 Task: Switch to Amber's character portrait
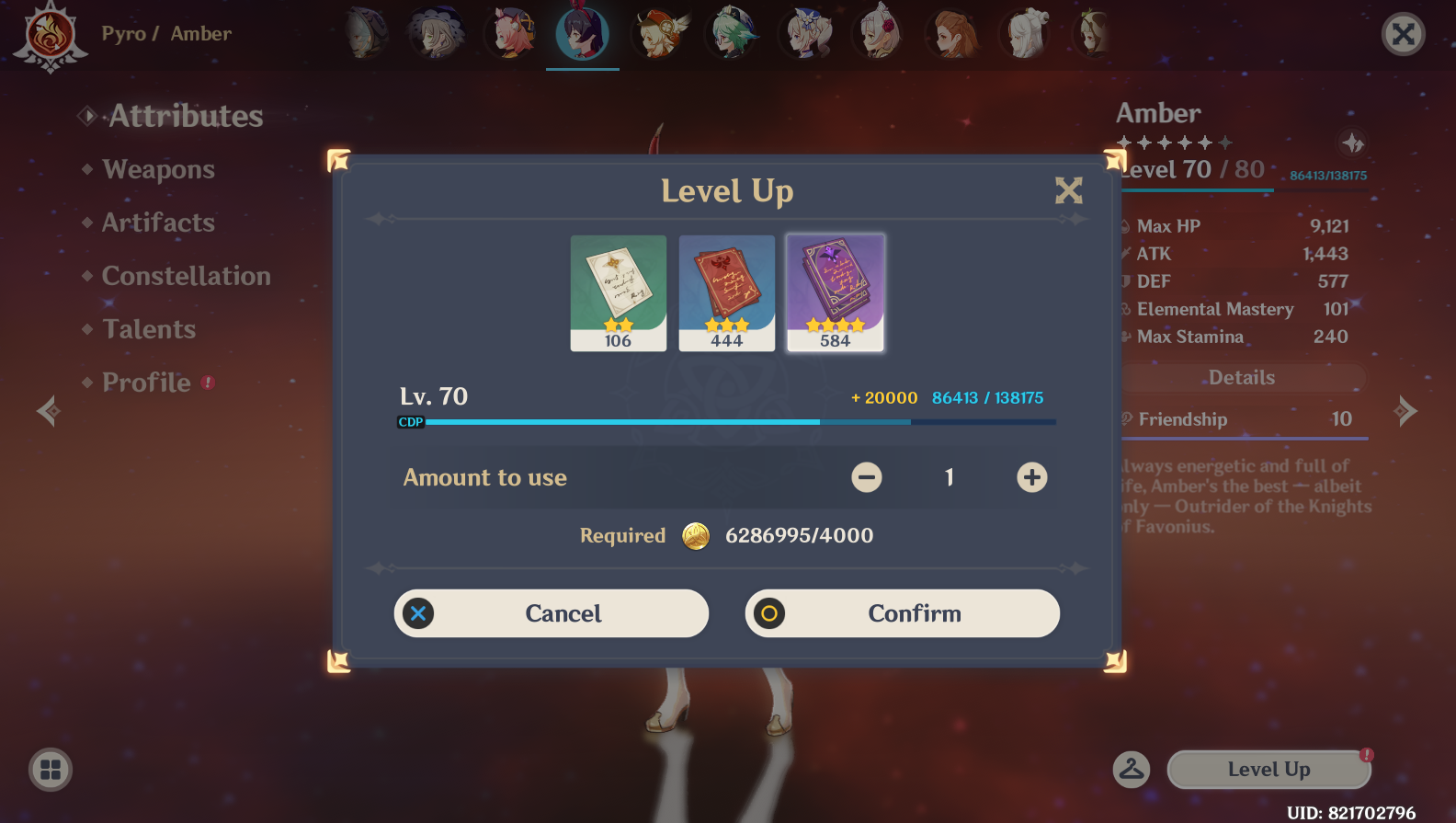coord(582,33)
